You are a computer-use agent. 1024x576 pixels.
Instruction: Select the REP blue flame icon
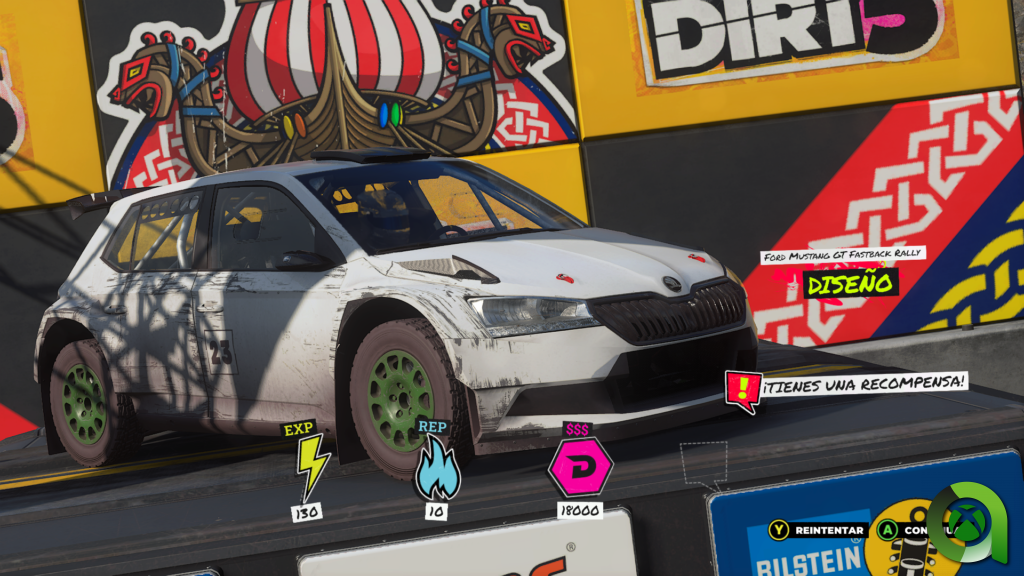click(x=437, y=471)
